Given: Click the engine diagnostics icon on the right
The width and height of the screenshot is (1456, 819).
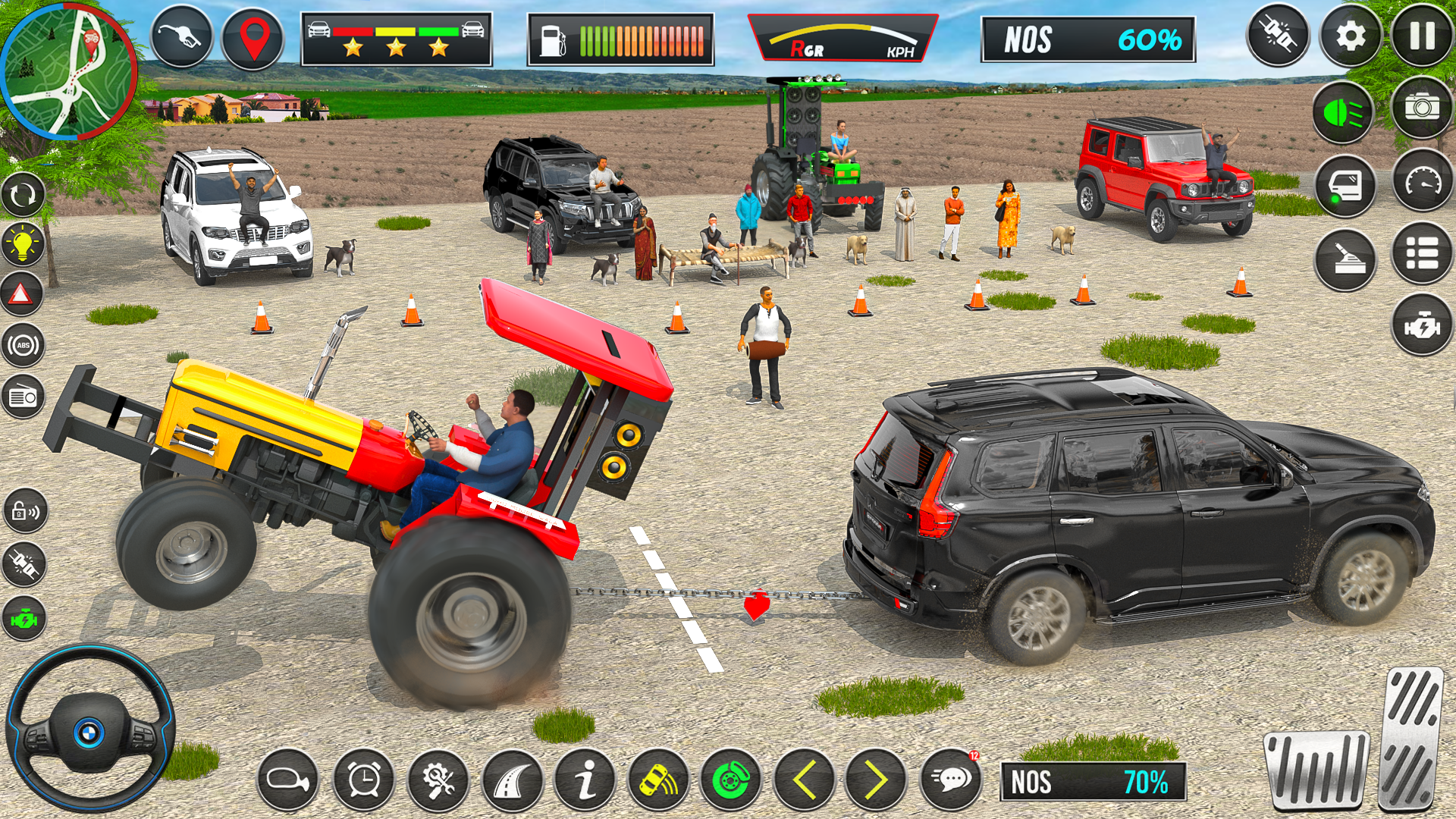Looking at the screenshot, I should tap(1423, 326).
